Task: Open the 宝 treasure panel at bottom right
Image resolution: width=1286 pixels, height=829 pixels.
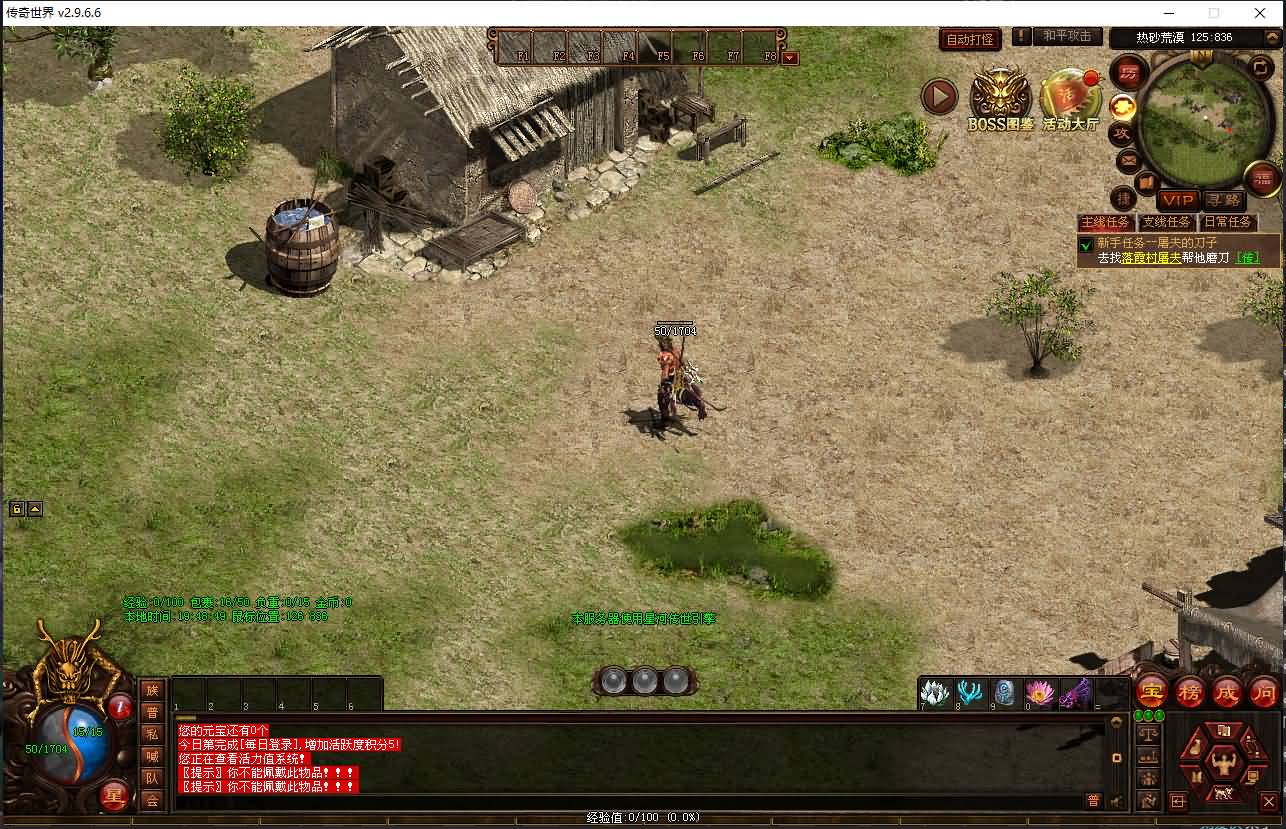Action: point(1150,693)
